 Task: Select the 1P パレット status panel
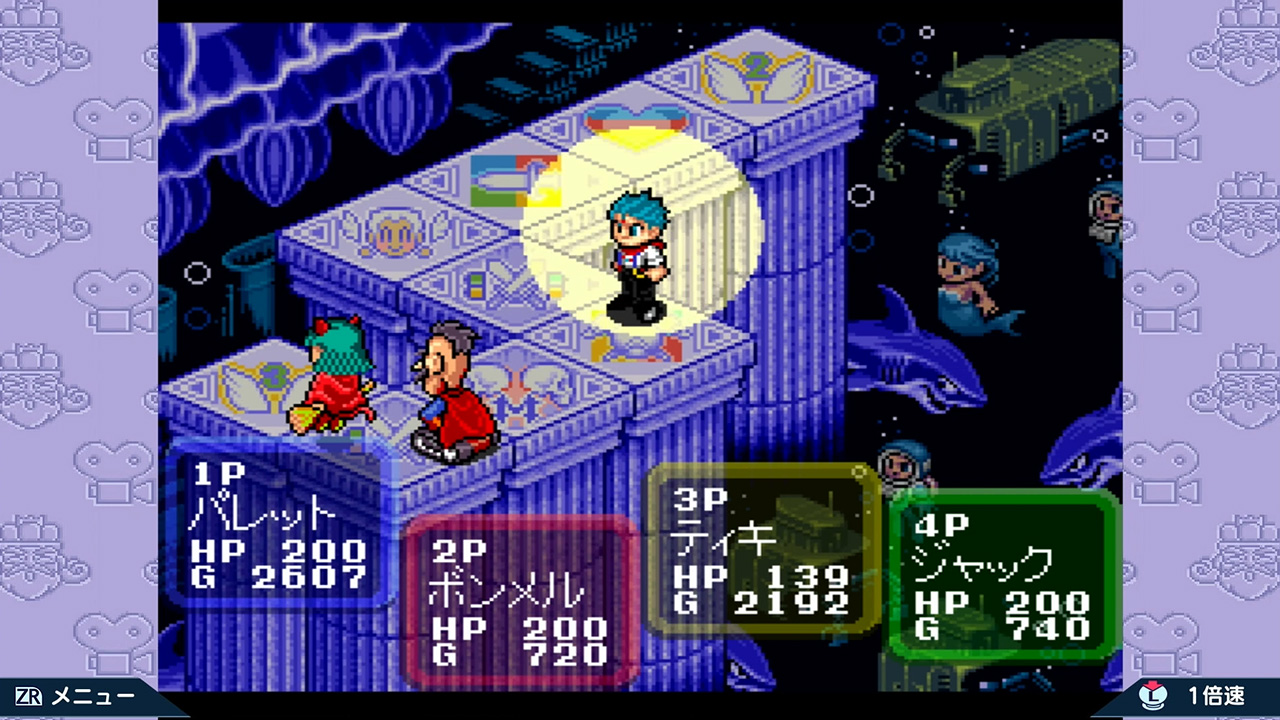278,526
